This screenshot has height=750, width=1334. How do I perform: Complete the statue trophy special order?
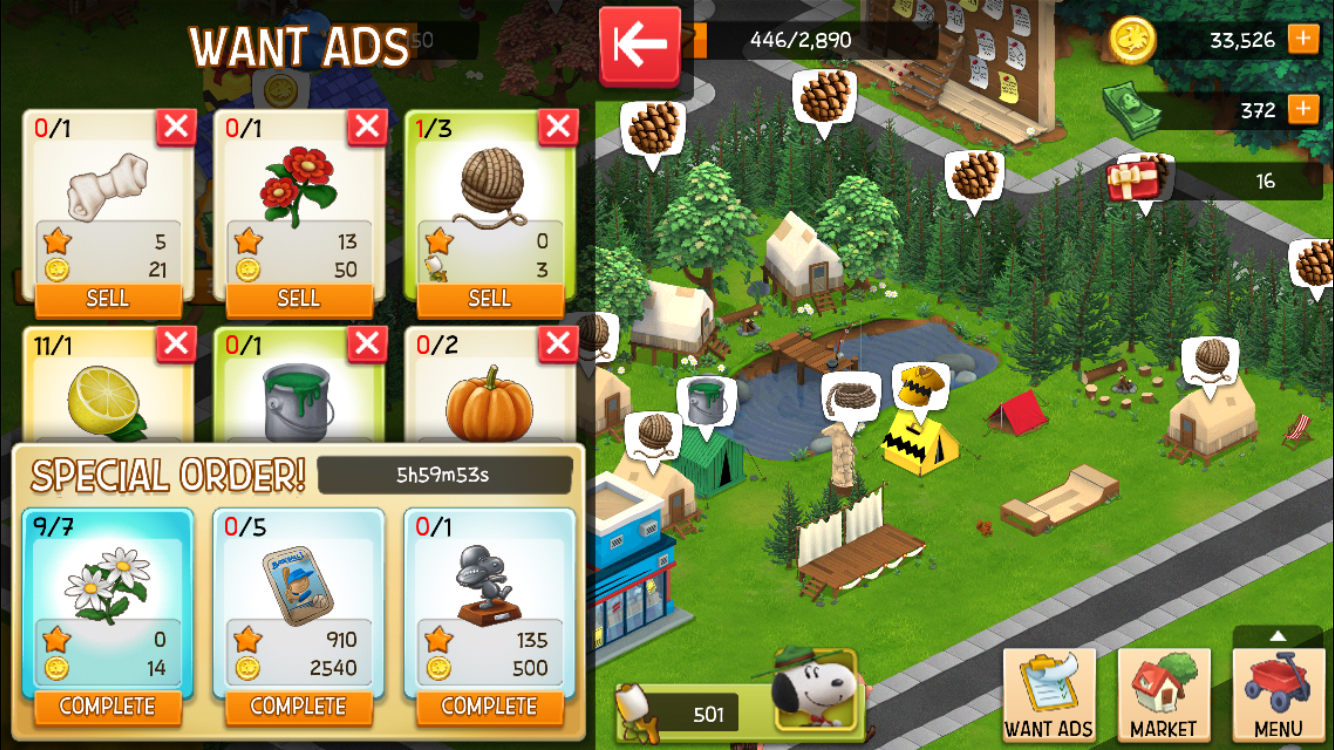490,706
